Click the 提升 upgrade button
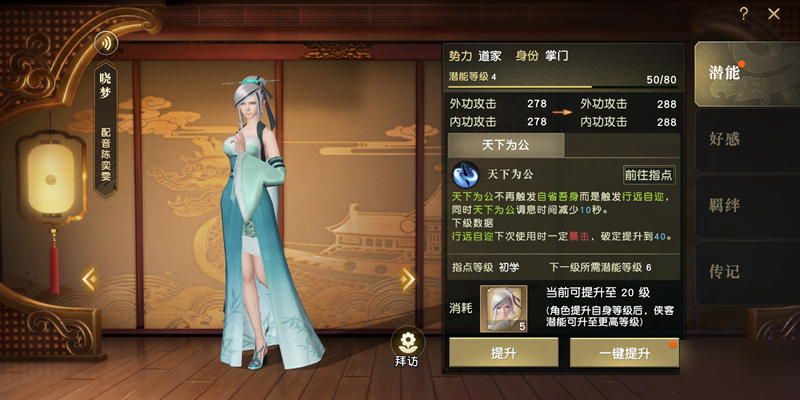The height and width of the screenshot is (400, 800). pos(503,354)
